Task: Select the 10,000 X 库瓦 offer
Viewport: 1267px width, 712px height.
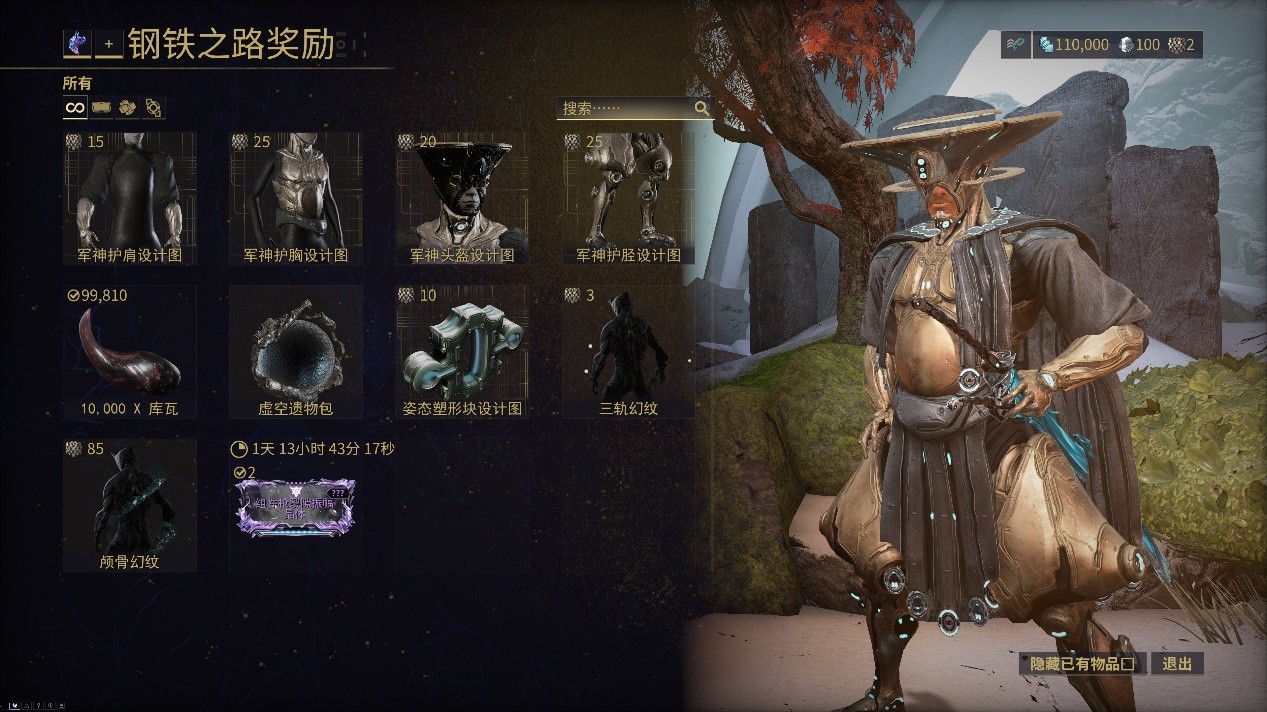Action: pos(130,351)
